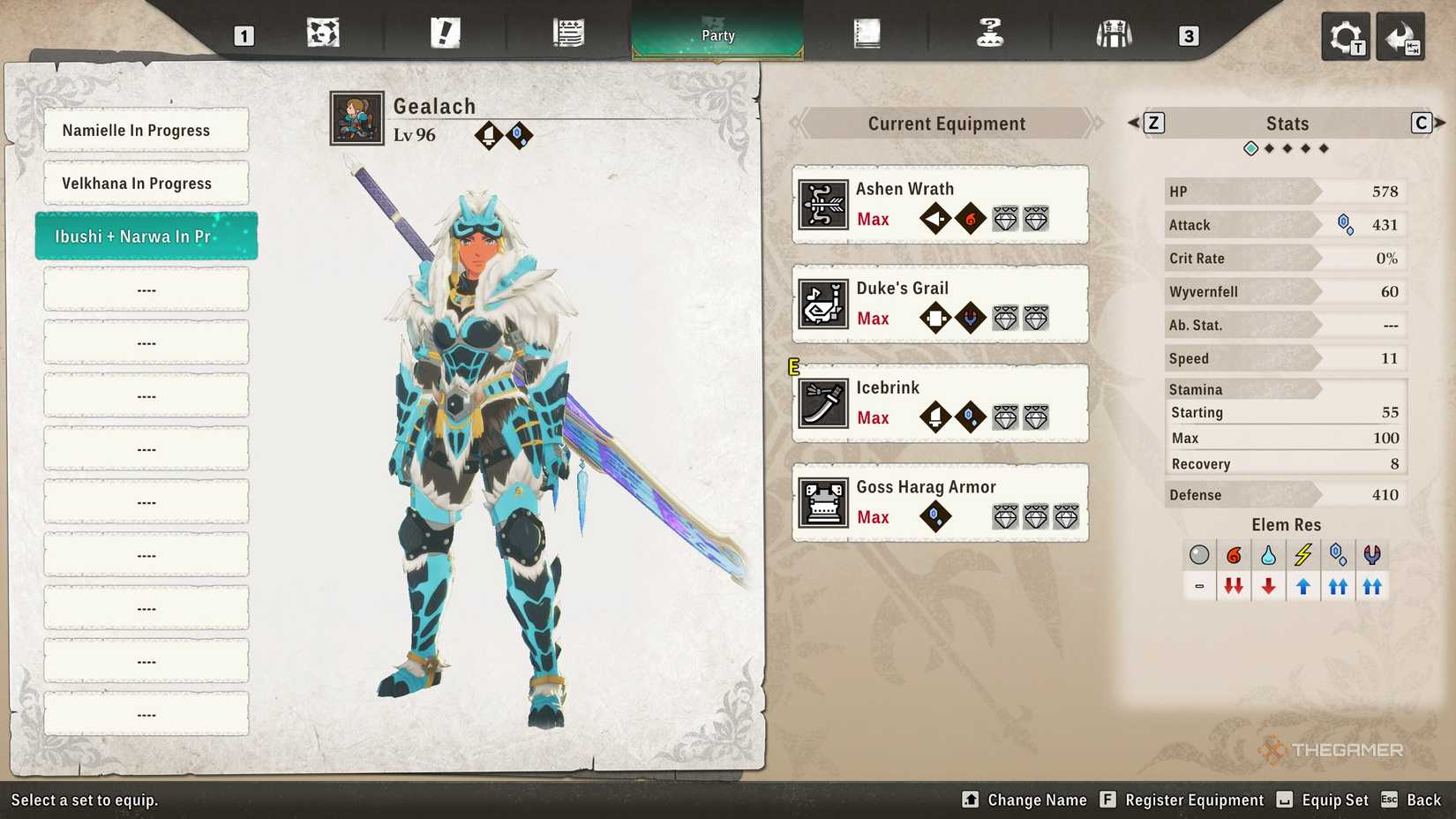
Task: Select the highlighted Ibushi + Narwa In Progress set
Action: point(146,236)
